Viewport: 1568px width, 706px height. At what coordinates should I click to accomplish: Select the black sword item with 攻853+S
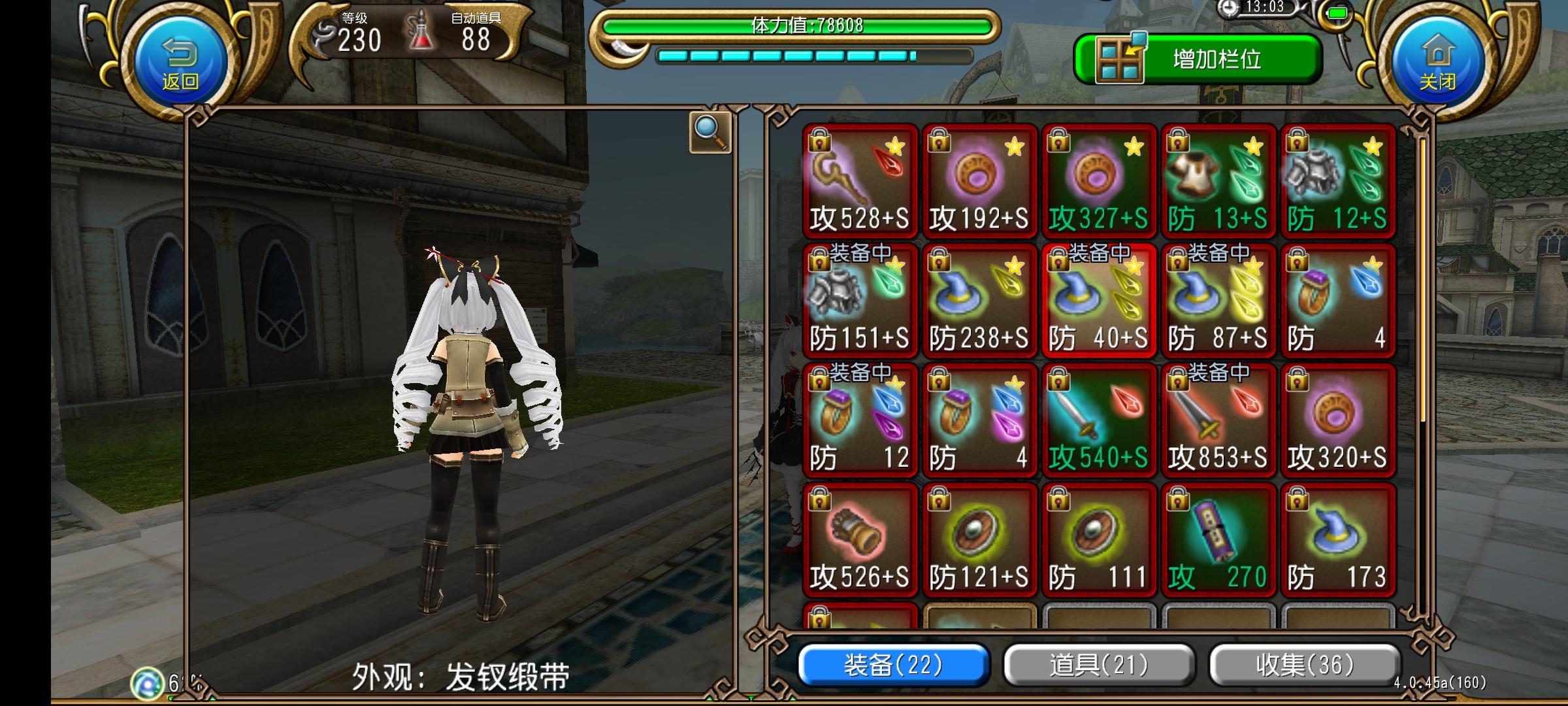(1218, 418)
